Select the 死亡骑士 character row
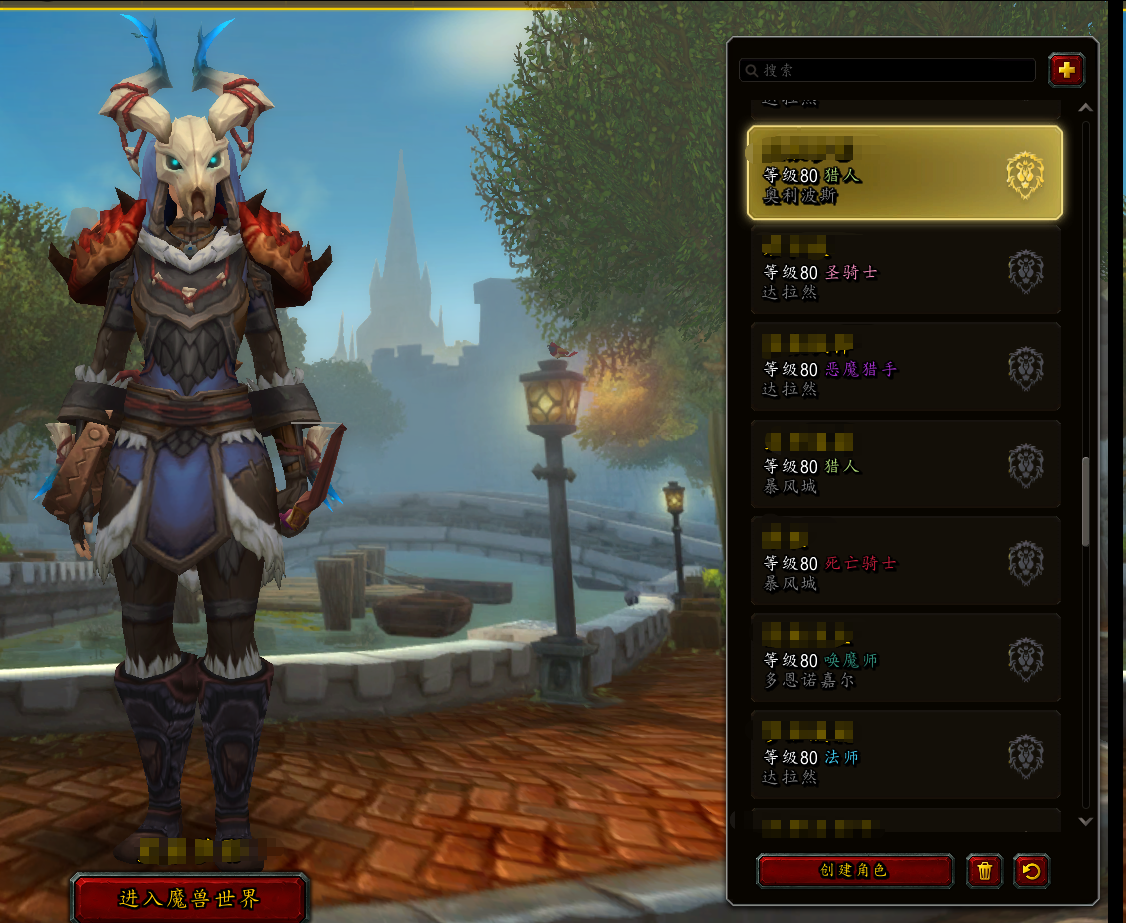Image resolution: width=1126 pixels, height=923 pixels. [x=904, y=561]
